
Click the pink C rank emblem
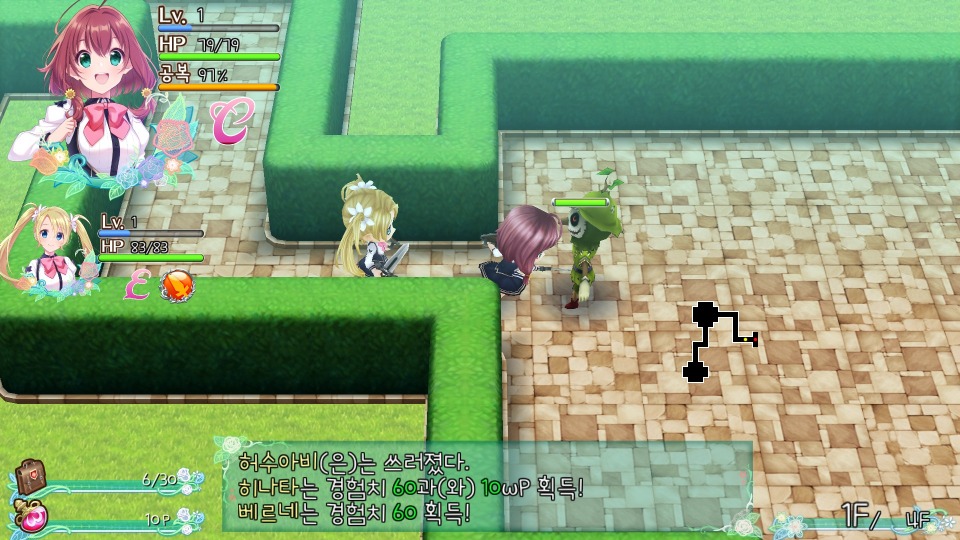tap(231, 120)
